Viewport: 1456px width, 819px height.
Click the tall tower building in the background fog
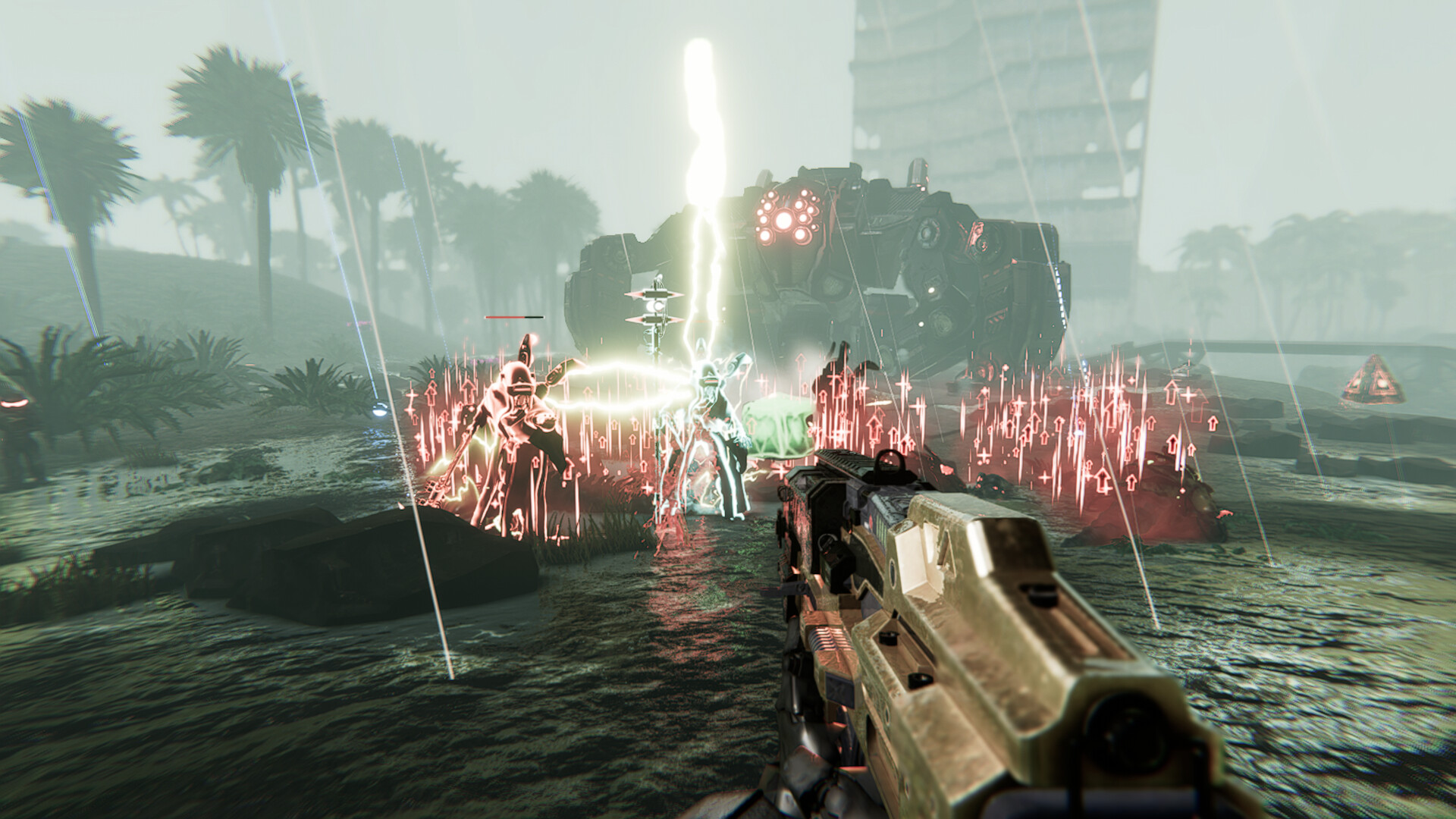(978, 114)
